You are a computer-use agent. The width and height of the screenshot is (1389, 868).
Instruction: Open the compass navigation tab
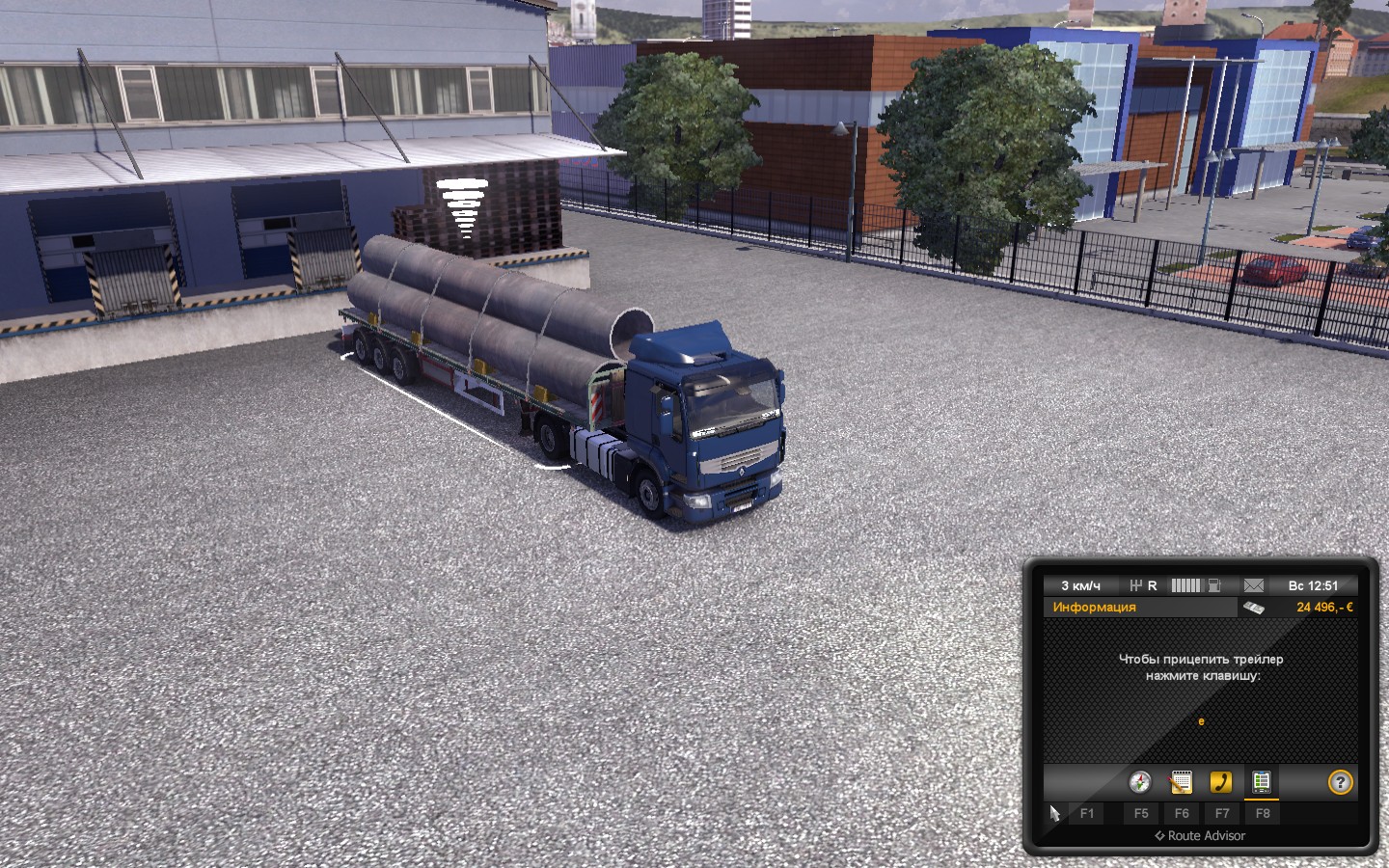1140,782
